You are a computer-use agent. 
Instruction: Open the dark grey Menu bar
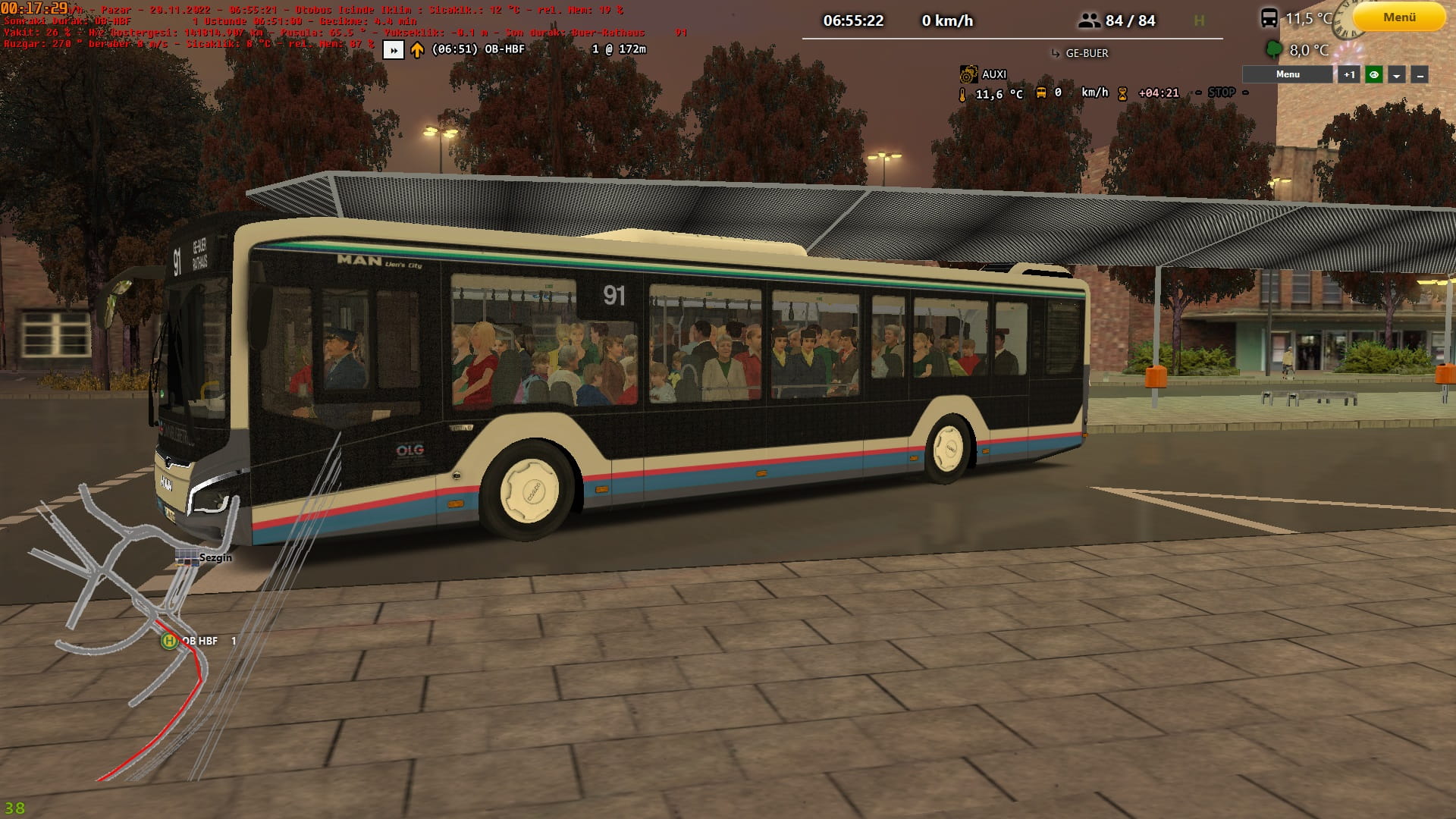1287,74
